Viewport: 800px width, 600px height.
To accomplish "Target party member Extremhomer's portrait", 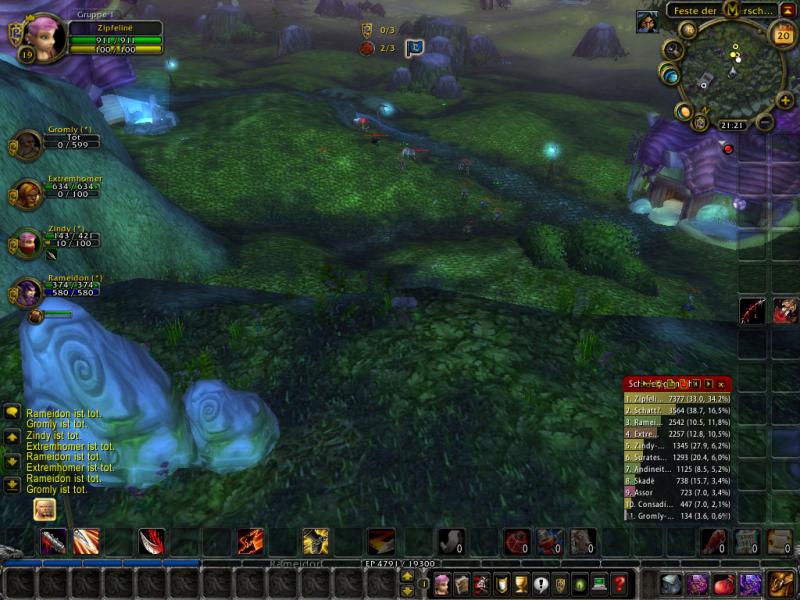I will point(27,193).
